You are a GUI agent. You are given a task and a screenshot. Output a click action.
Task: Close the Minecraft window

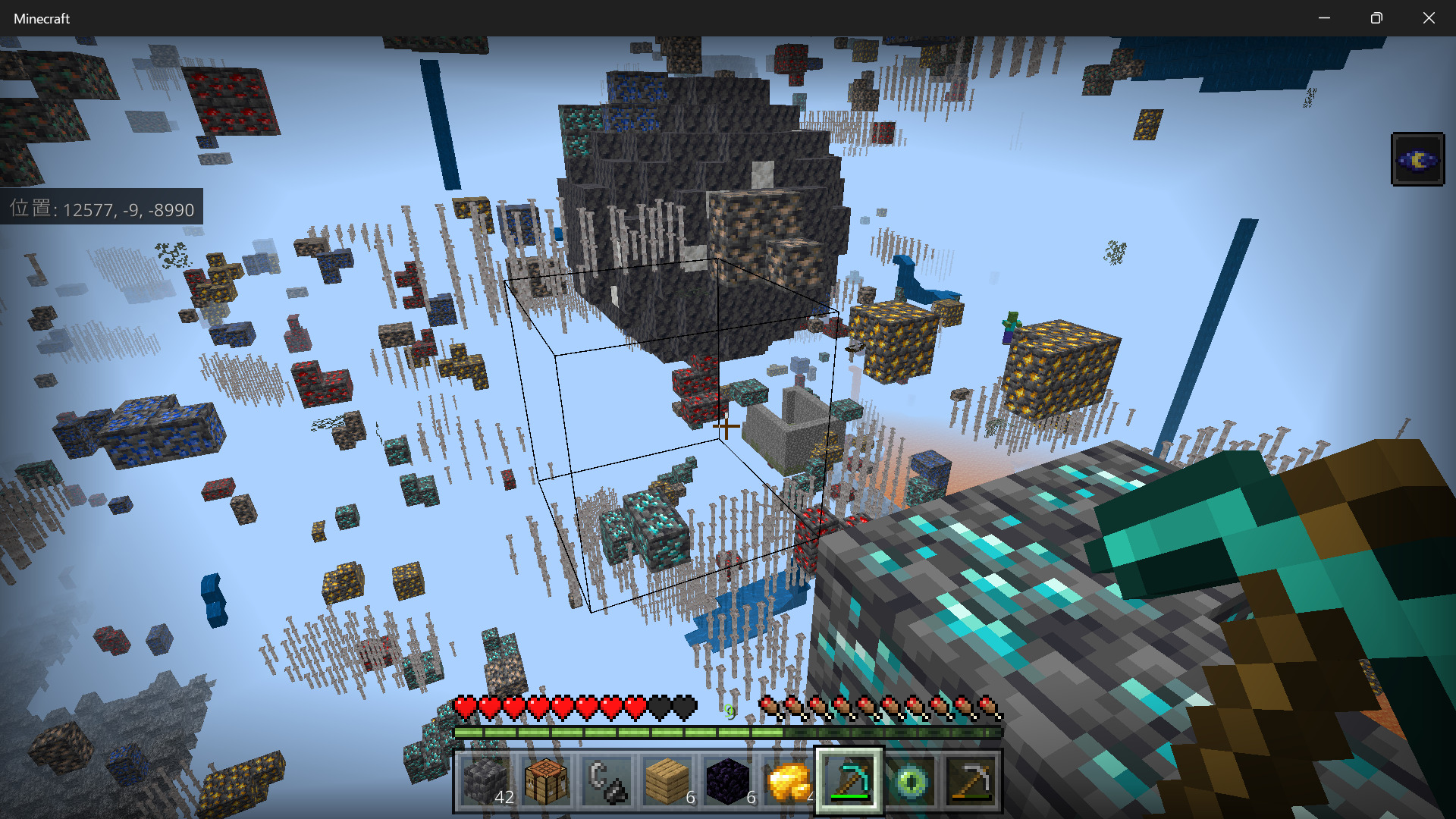(1429, 18)
